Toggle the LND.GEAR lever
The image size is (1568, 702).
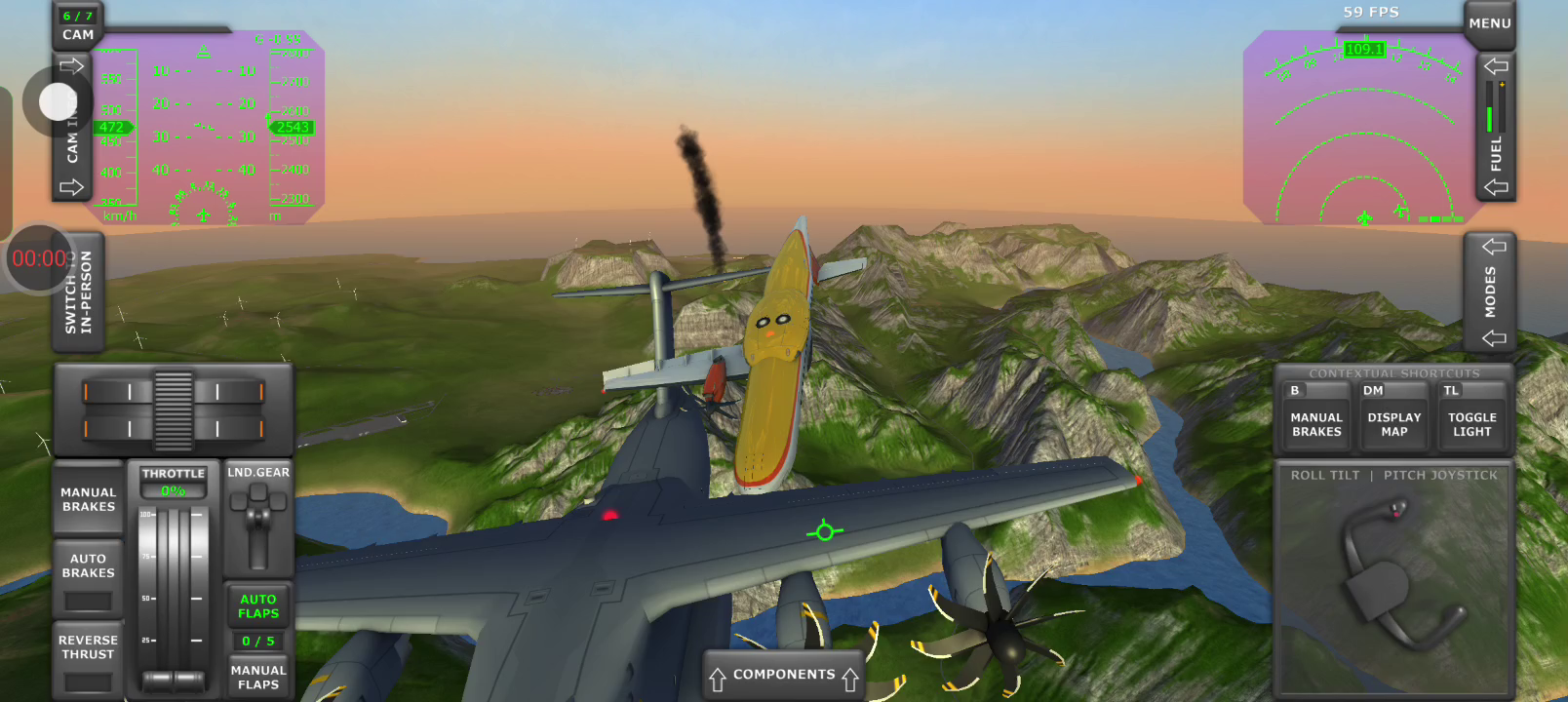[257, 522]
